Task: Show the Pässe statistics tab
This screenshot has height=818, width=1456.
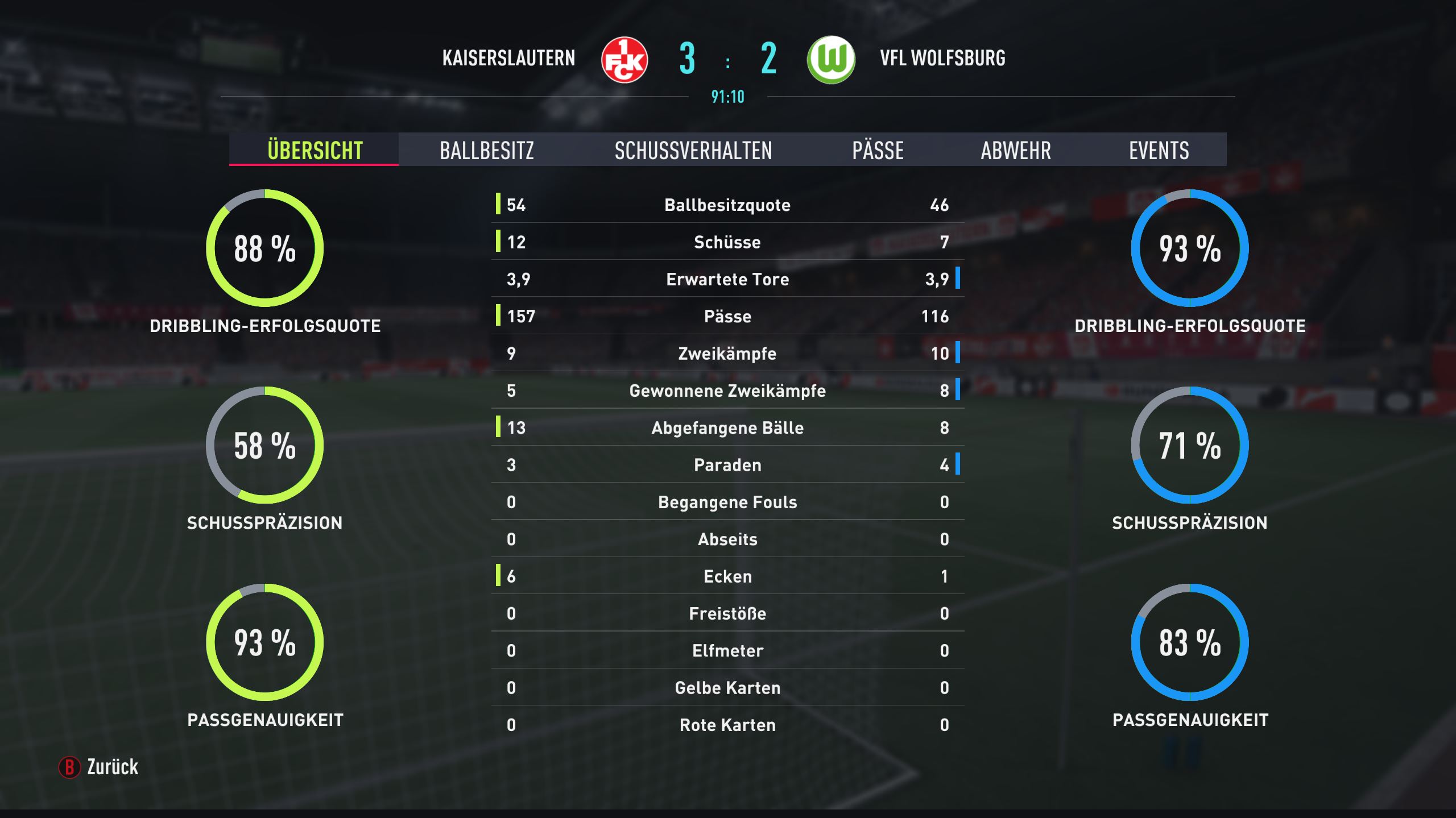Action: click(x=878, y=150)
